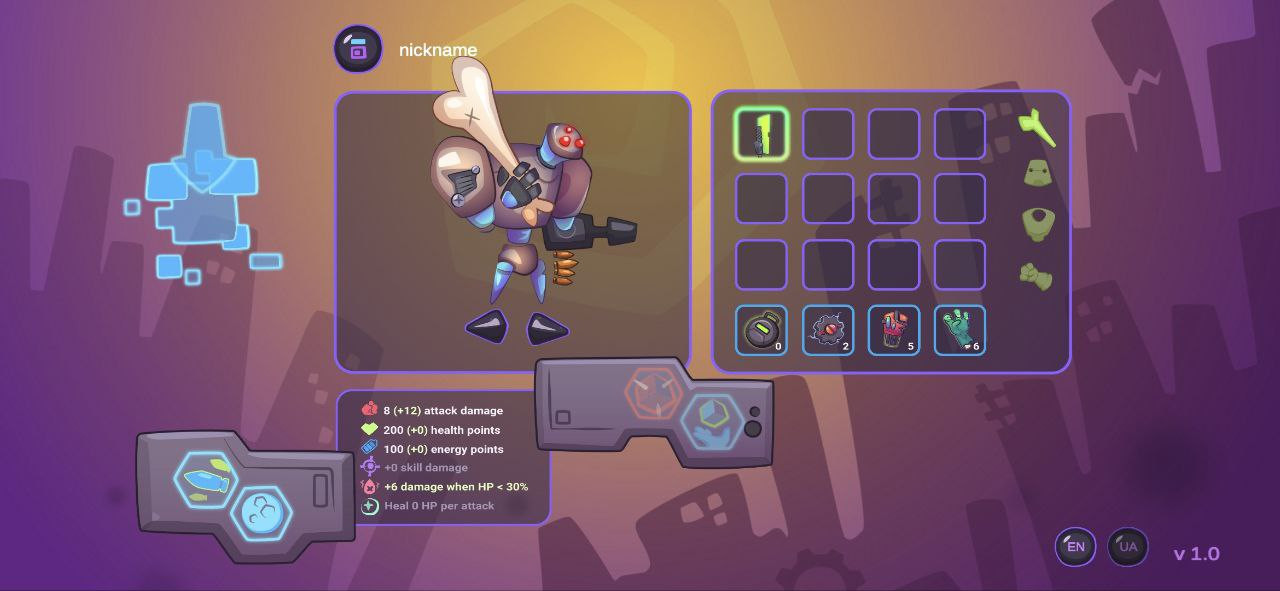Pick the red battery pack item
1280x591 pixels.
pyautogui.click(x=893, y=330)
